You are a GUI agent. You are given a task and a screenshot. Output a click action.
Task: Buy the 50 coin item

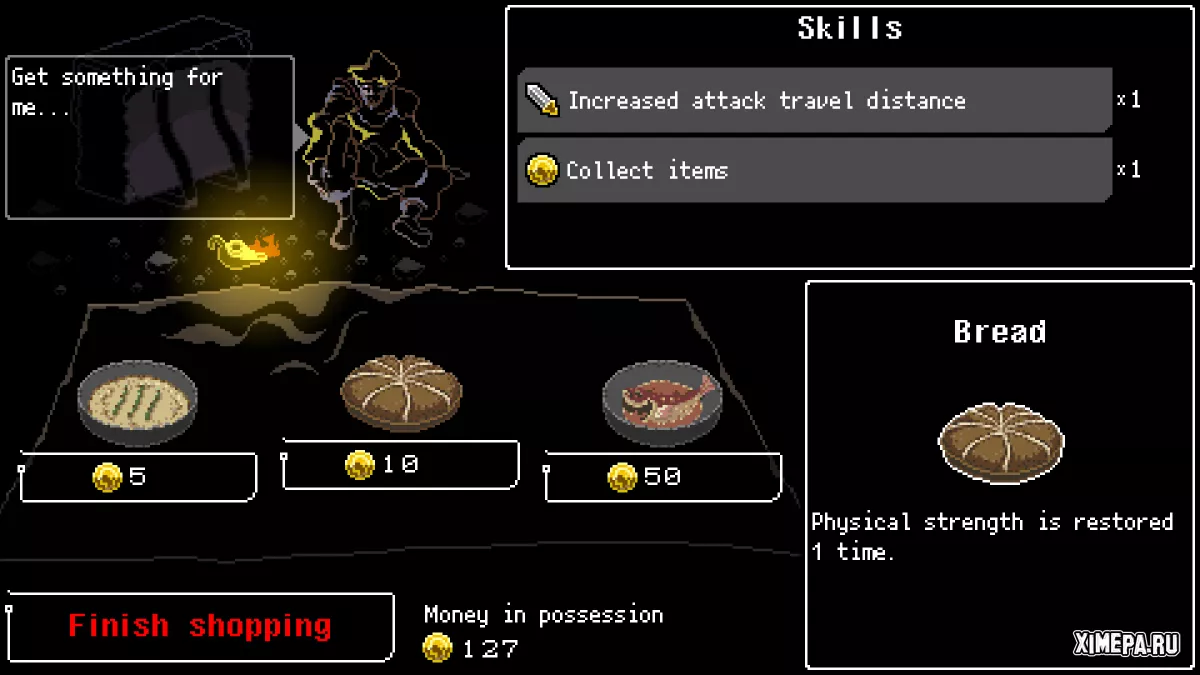click(662, 477)
